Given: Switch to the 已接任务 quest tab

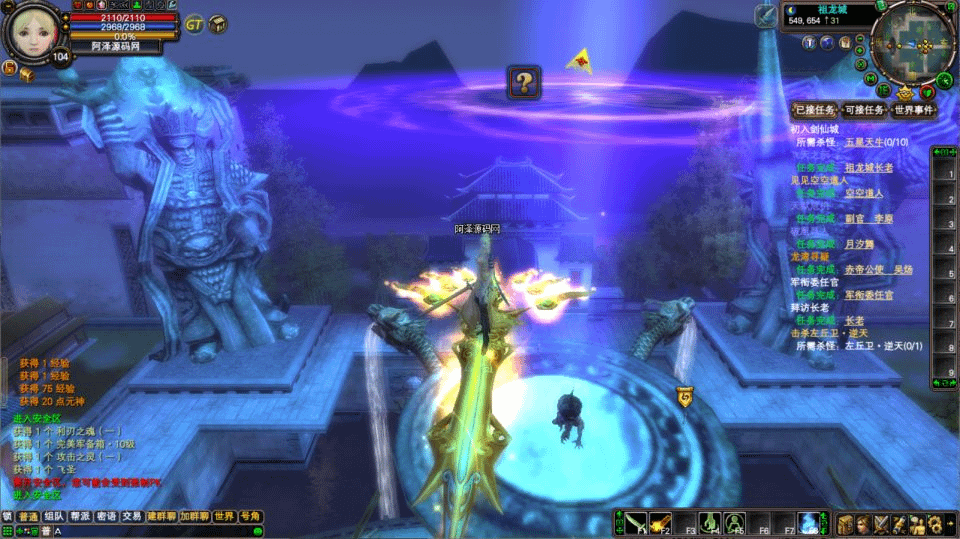Looking at the screenshot, I should pyautogui.click(x=813, y=110).
